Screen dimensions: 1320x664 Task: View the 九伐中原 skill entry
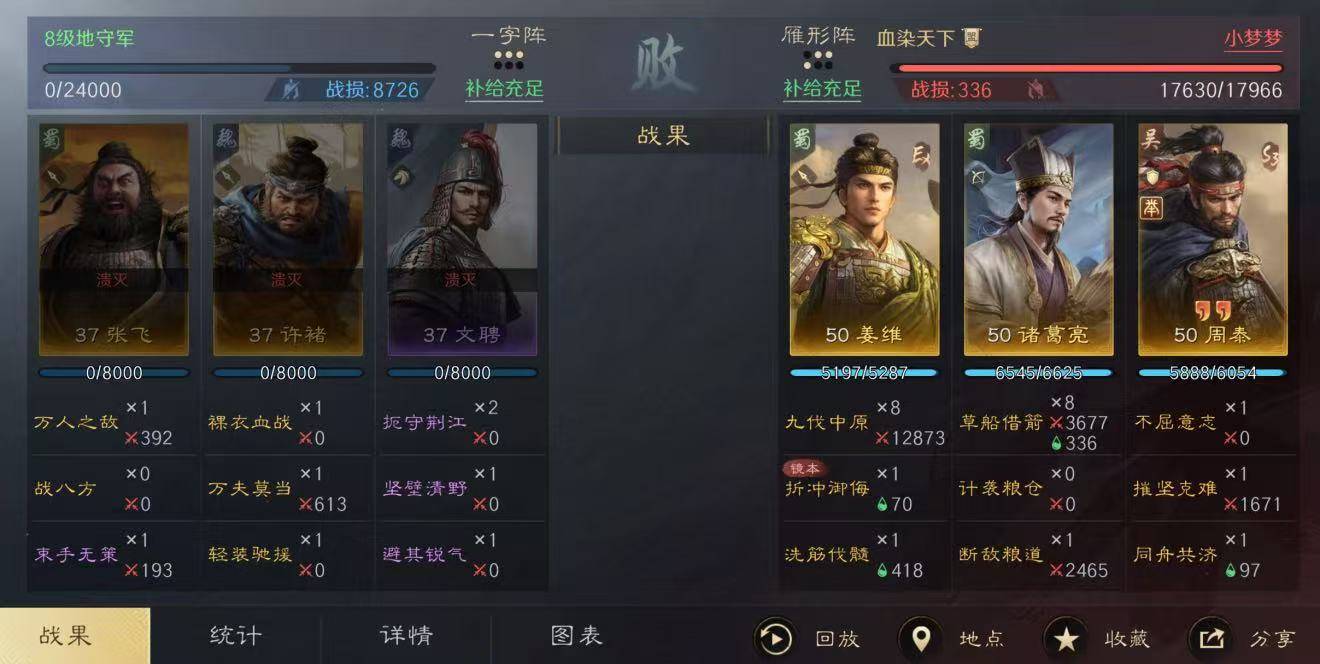coord(828,422)
